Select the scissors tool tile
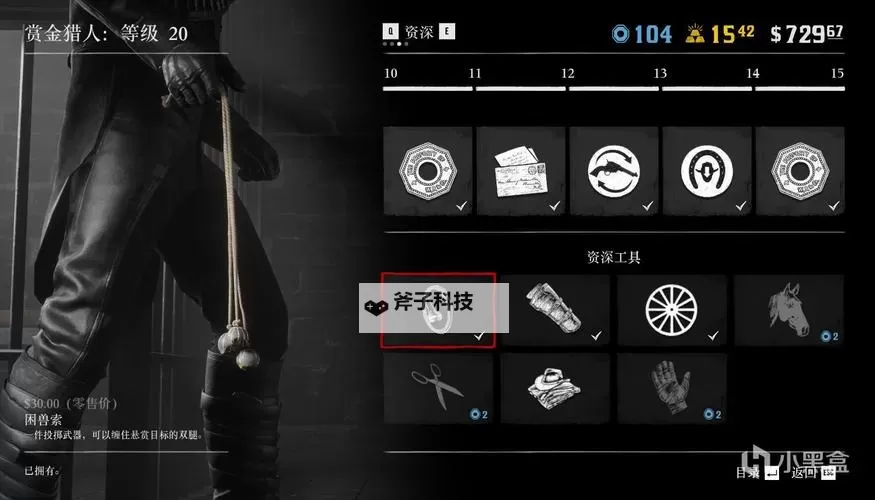 coord(438,387)
